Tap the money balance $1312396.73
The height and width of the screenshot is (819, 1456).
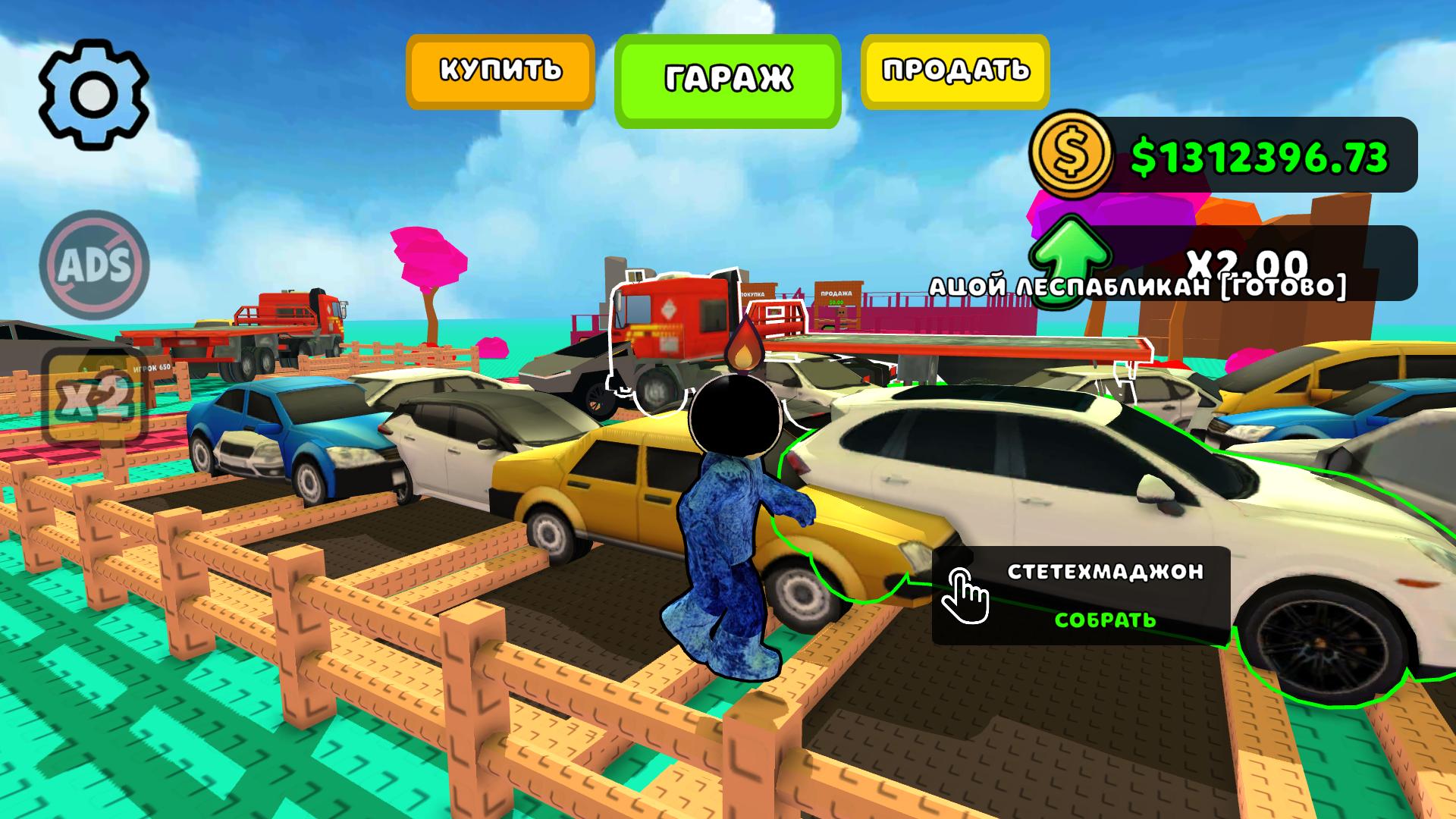coord(1259,157)
